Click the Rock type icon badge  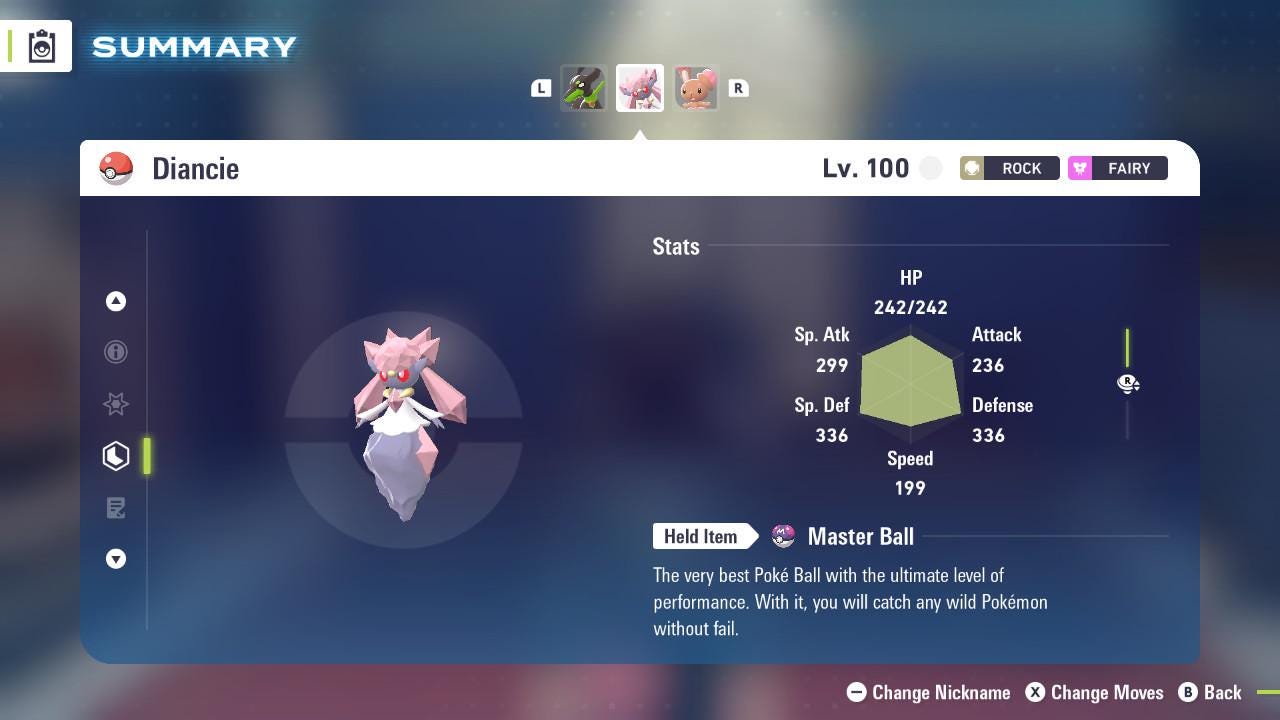coord(970,168)
